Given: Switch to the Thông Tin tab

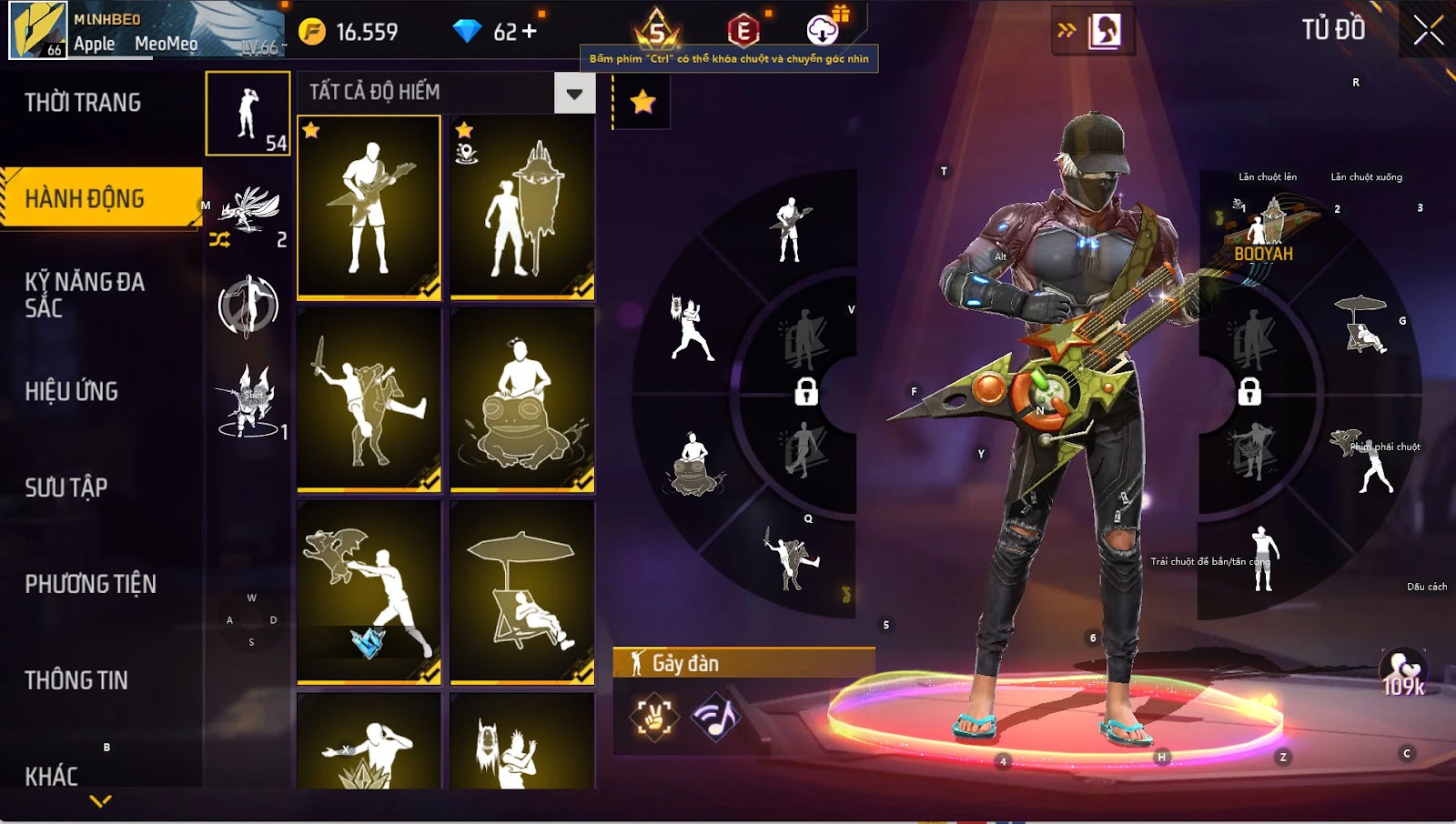Looking at the screenshot, I should click(76, 680).
